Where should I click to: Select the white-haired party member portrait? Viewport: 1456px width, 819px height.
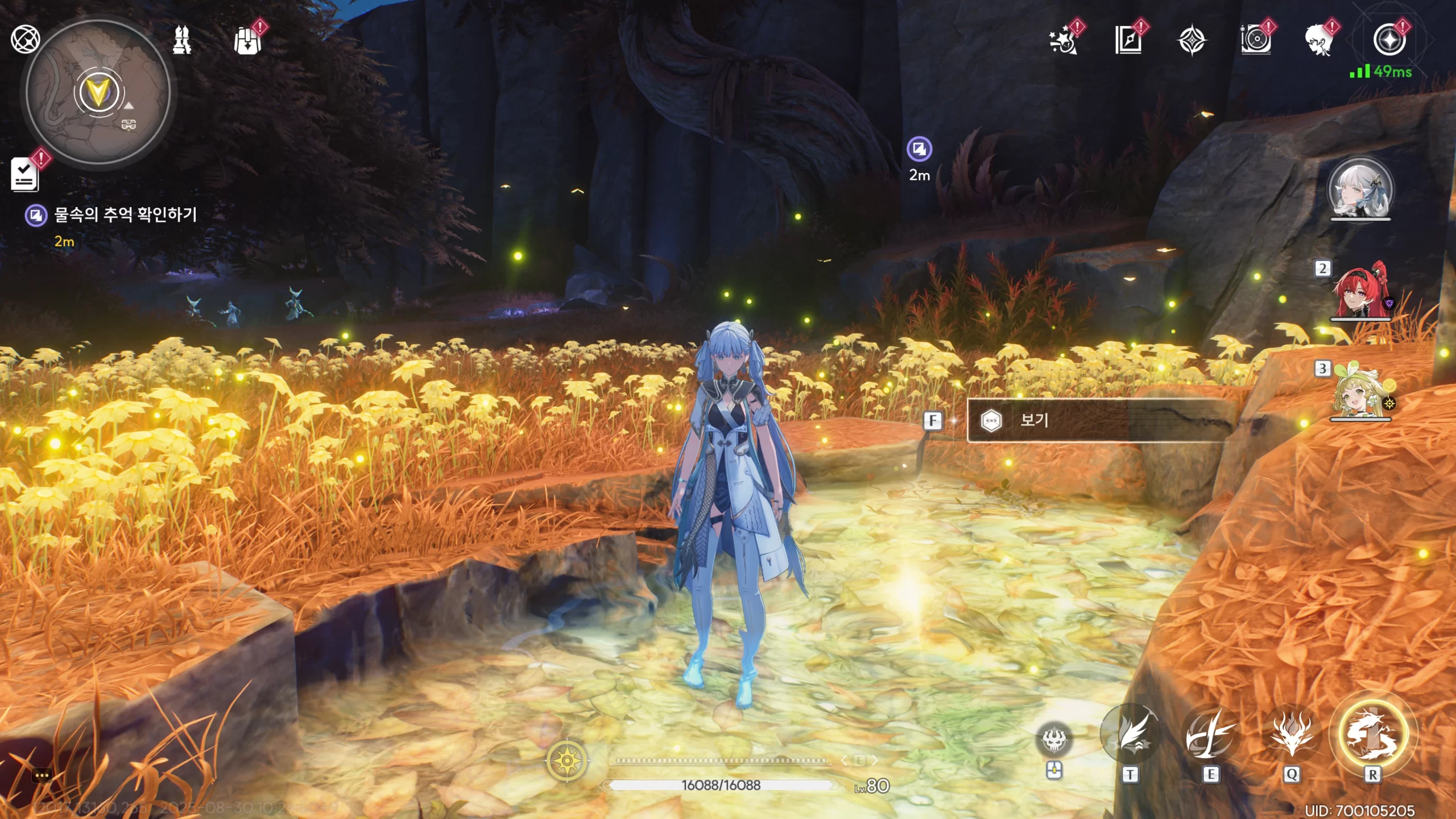coord(1360,189)
